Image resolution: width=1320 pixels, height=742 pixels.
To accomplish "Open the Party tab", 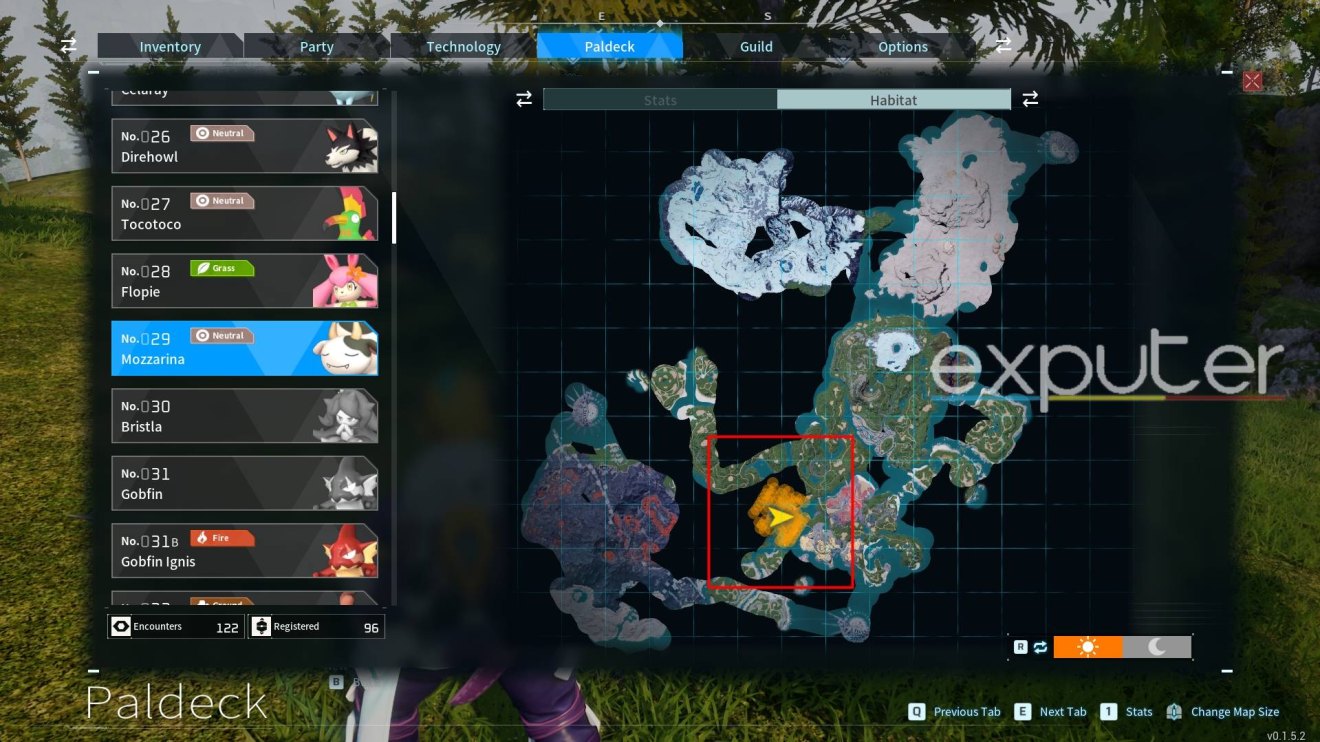I will click(317, 47).
